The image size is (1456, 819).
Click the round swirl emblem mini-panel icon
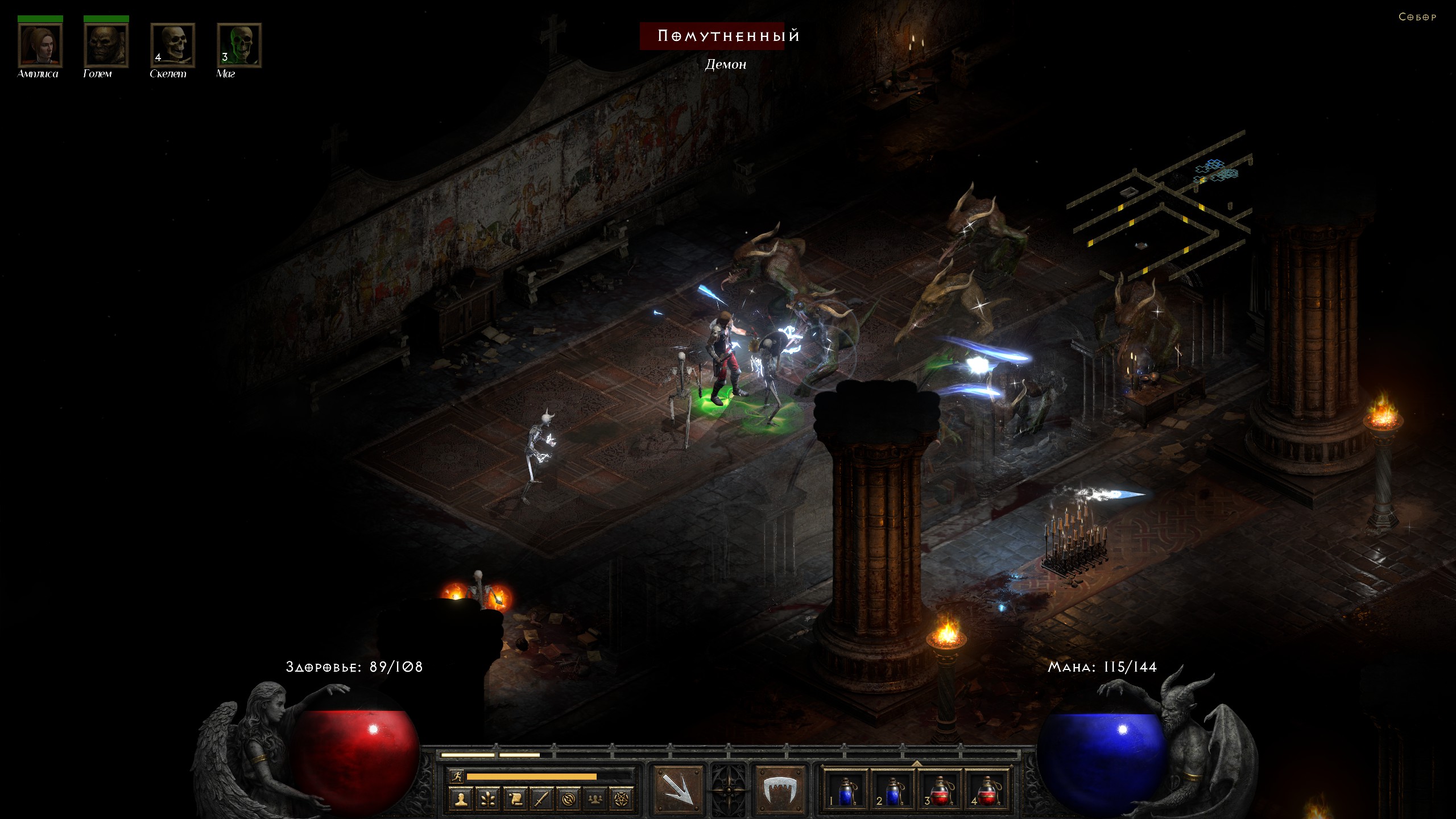(568, 799)
